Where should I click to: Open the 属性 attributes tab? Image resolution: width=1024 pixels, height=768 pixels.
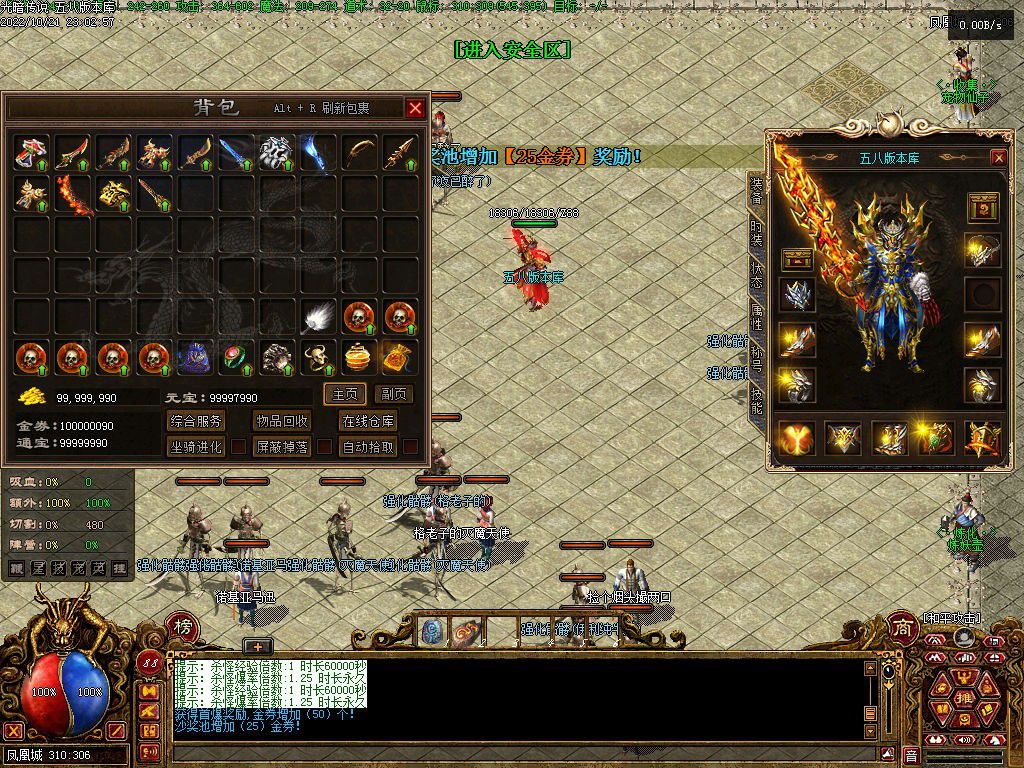click(756, 320)
